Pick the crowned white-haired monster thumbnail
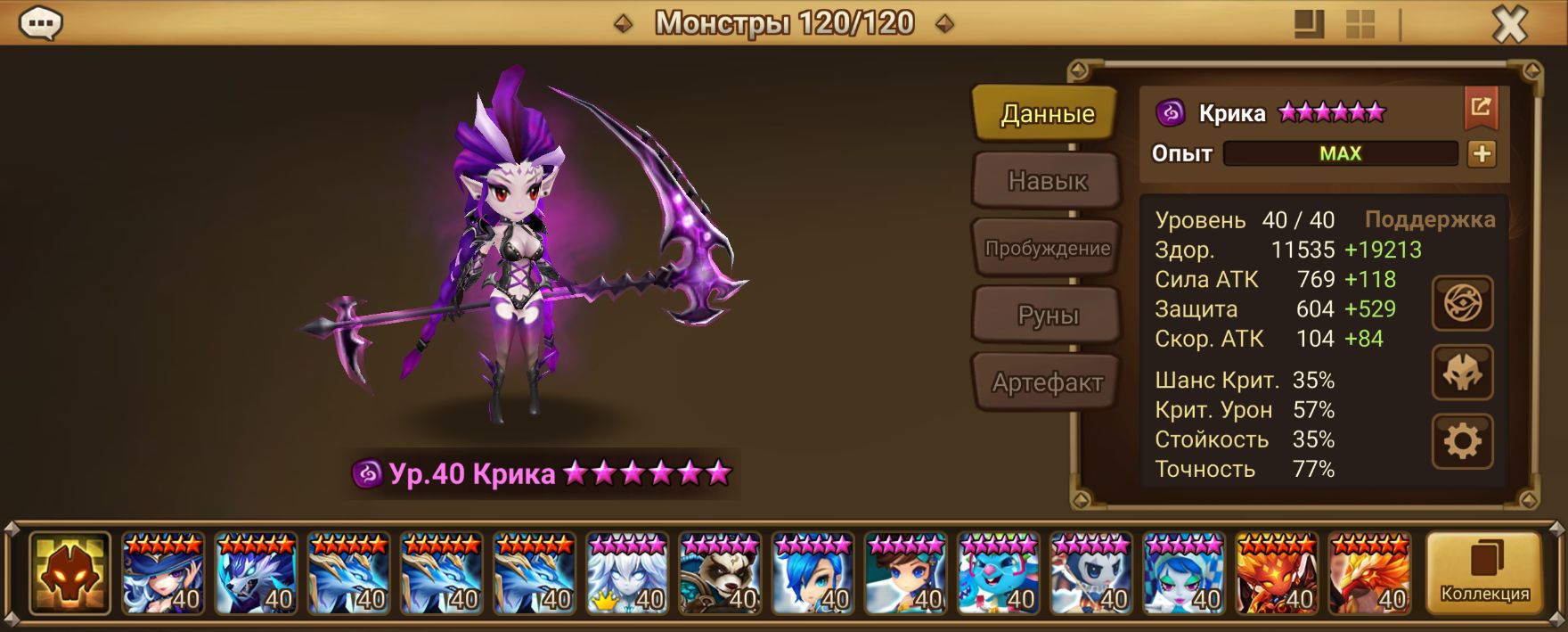This screenshot has width=1568, height=632. point(626,573)
